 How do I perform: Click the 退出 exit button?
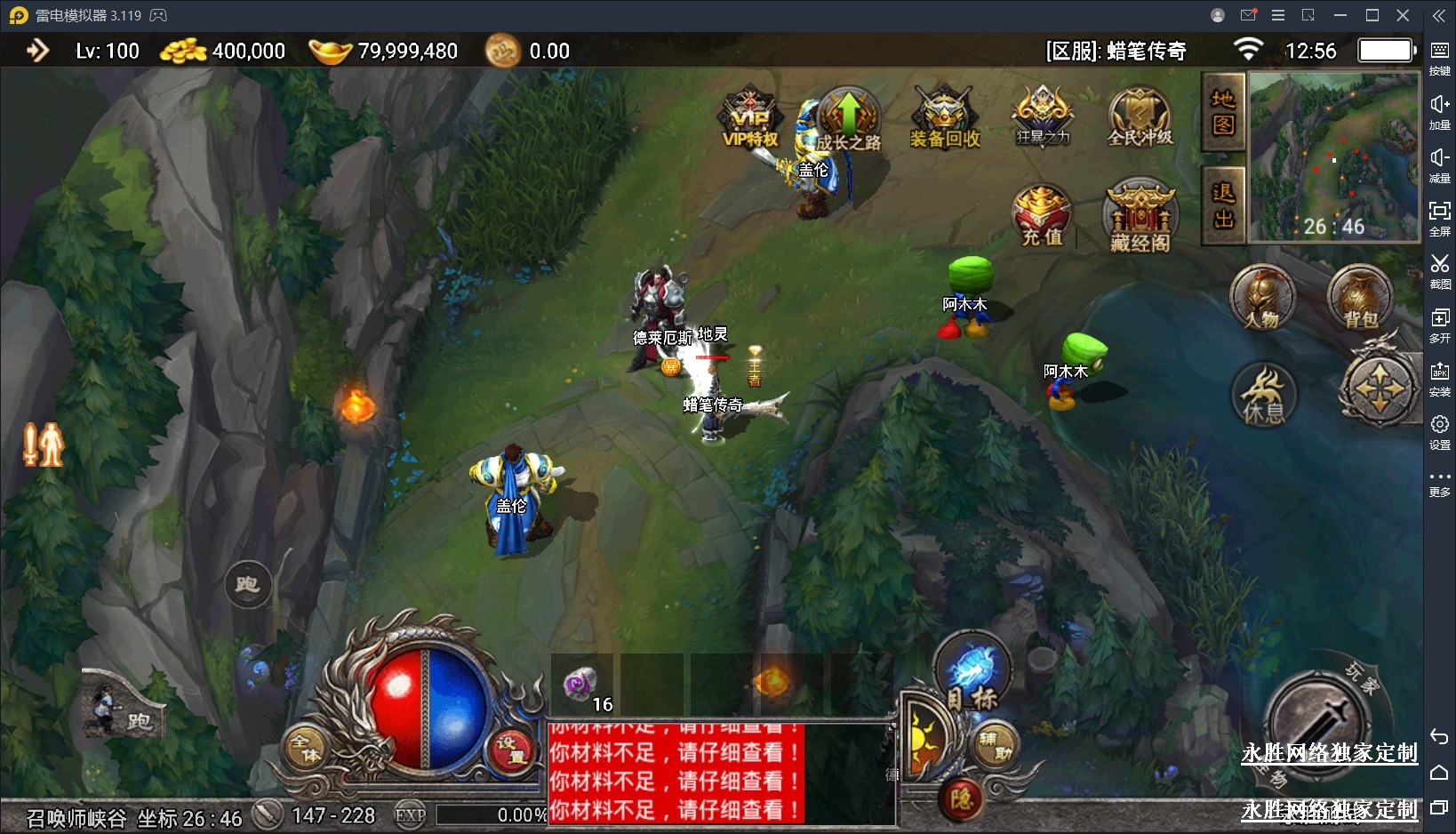pyautogui.click(x=1223, y=205)
